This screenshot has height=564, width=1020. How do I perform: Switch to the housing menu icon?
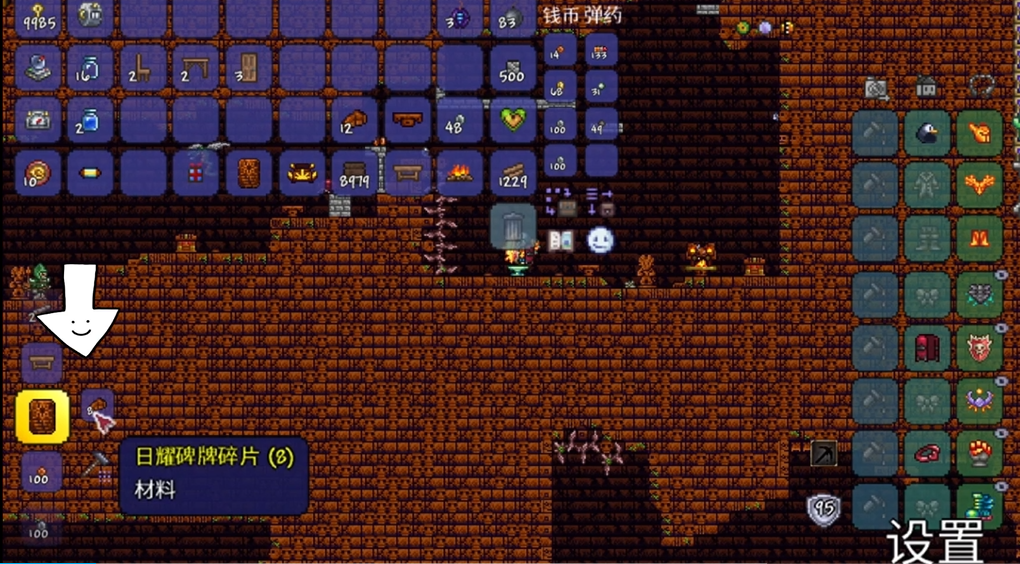tap(927, 88)
